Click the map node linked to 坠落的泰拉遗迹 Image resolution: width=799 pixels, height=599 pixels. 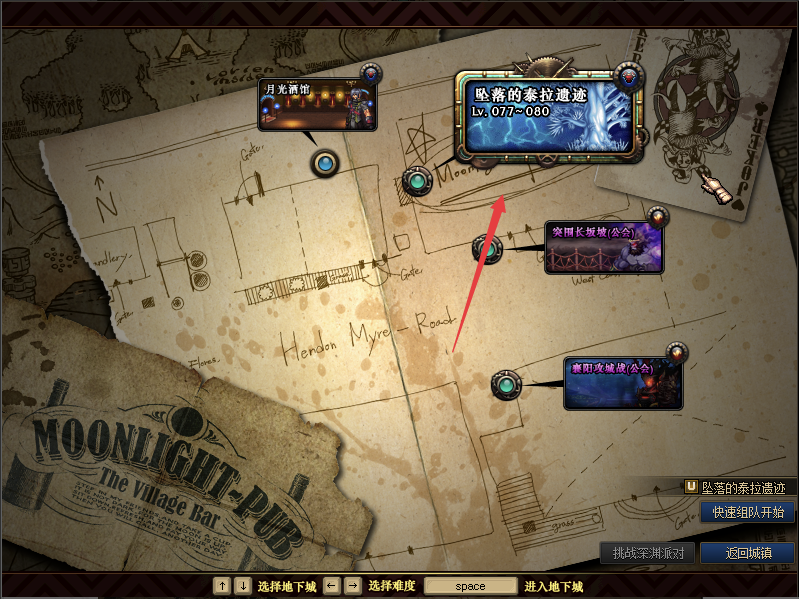(416, 182)
